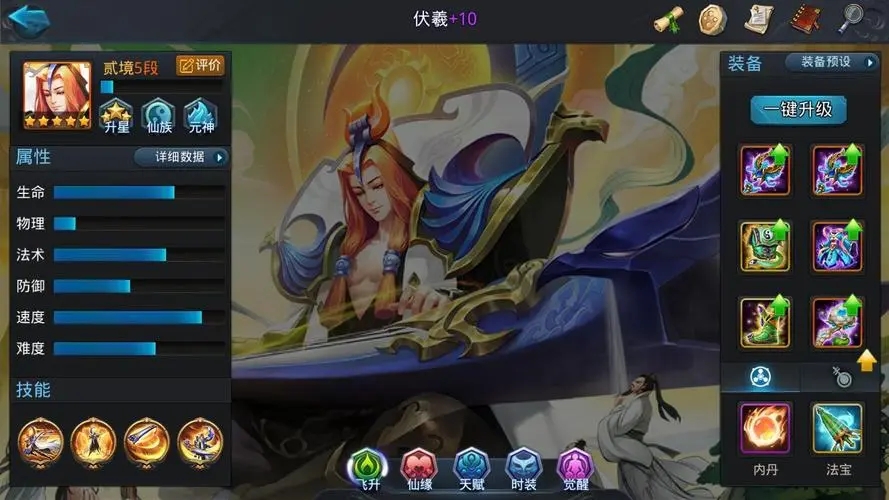Go back with the blue arrow

tap(28, 19)
